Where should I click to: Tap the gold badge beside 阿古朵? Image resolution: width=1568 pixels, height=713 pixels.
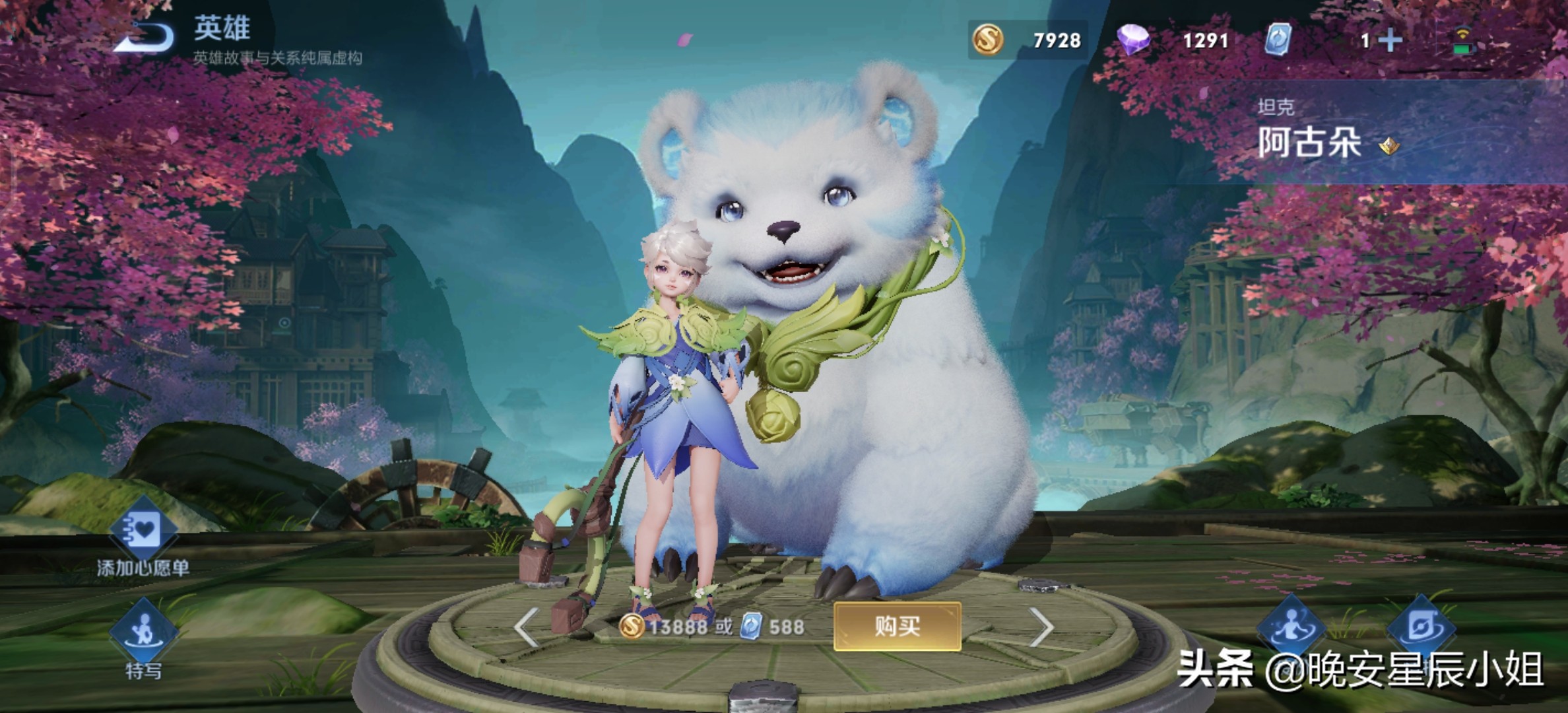(1388, 145)
